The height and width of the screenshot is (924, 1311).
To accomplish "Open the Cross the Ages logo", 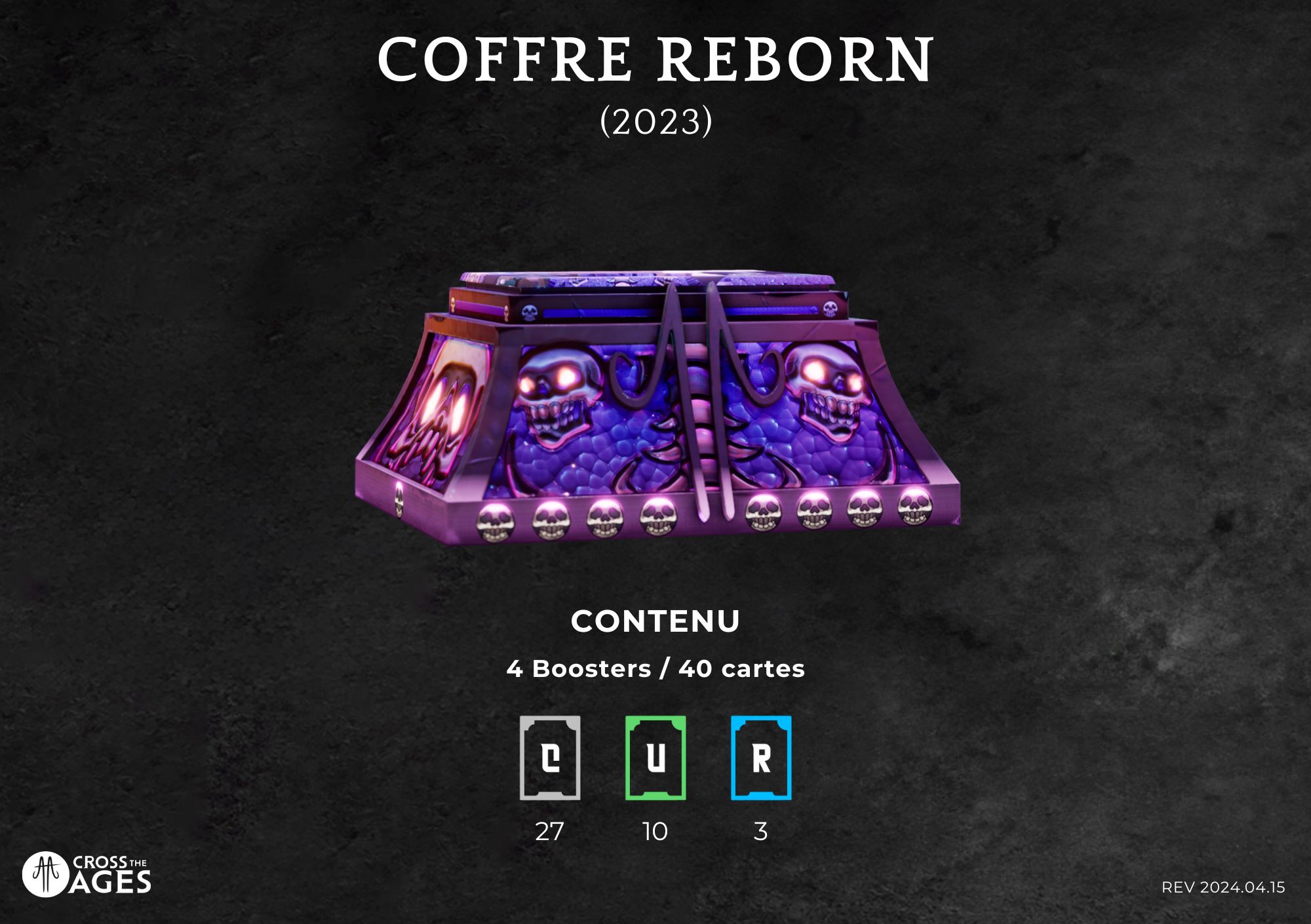I will (87, 875).
